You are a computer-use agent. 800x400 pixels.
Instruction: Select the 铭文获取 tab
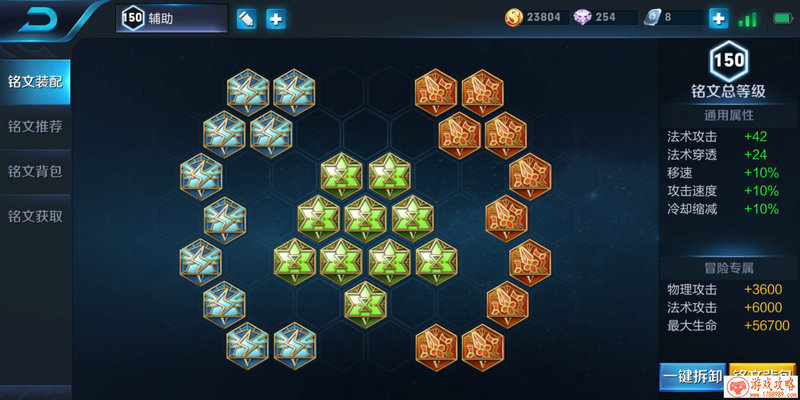(x=36, y=216)
